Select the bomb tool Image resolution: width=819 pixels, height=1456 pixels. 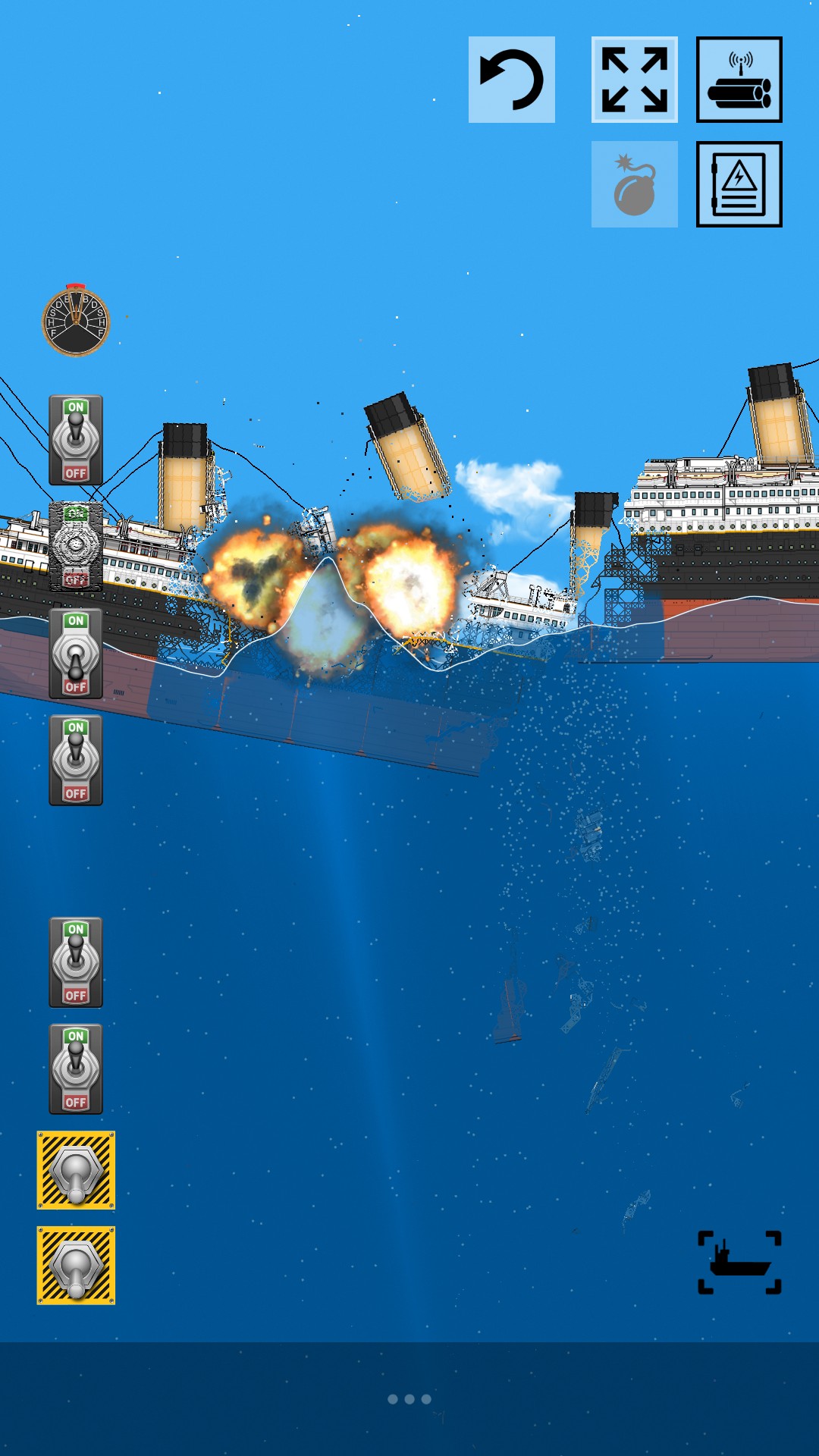(x=635, y=184)
